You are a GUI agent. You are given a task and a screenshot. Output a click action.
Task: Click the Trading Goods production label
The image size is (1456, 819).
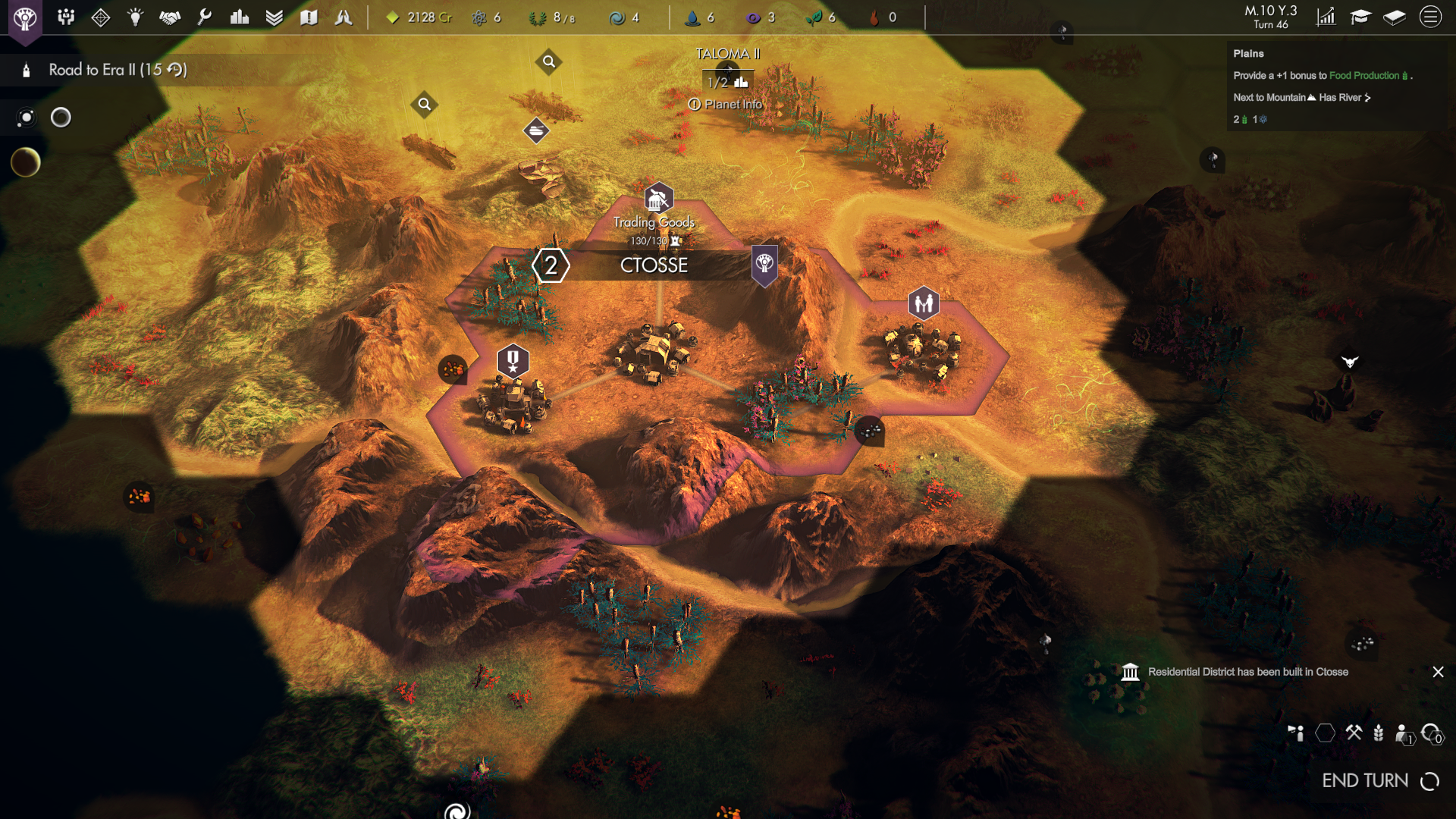coord(654,222)
